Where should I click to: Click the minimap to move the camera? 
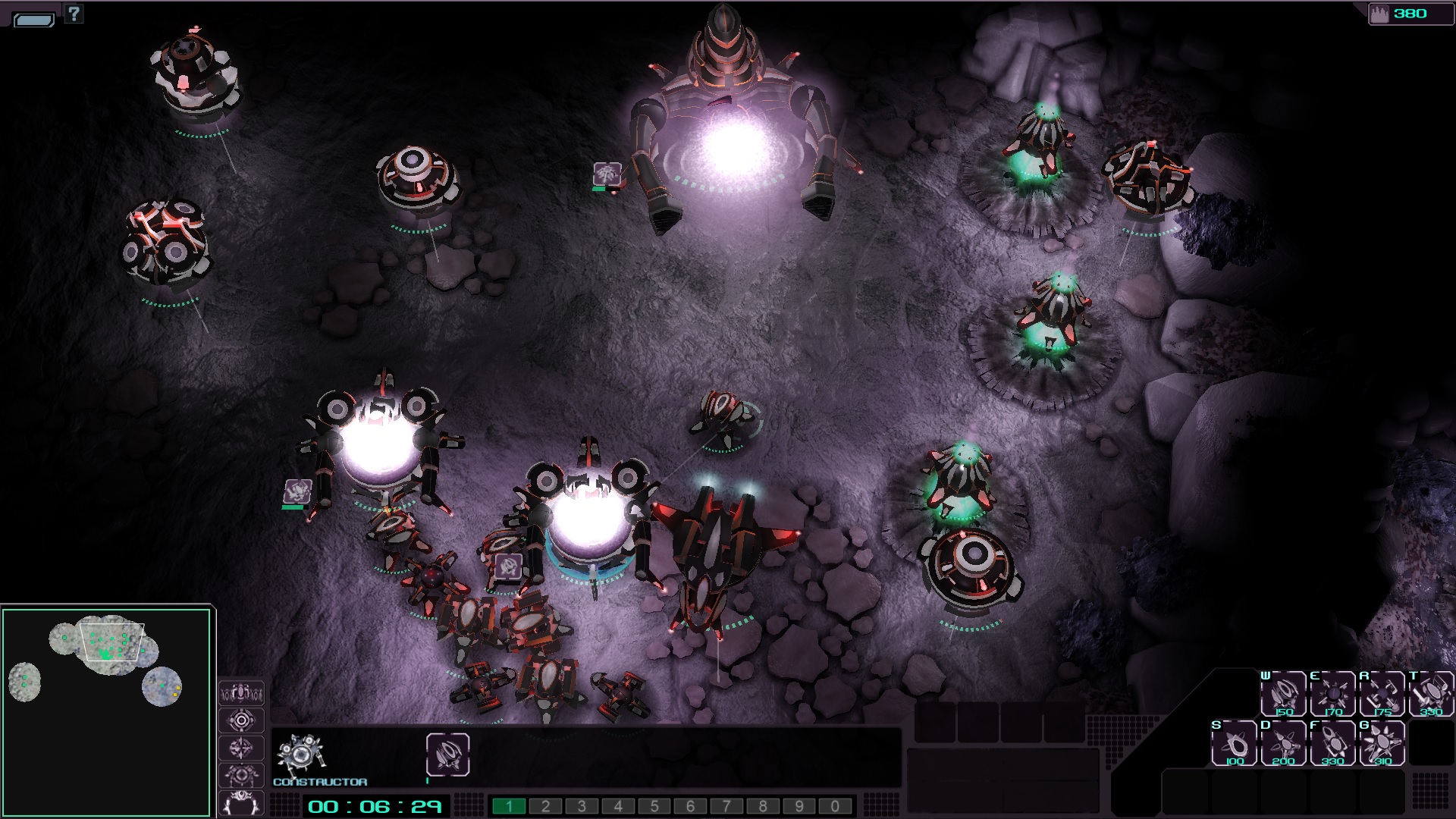(106, 711)
